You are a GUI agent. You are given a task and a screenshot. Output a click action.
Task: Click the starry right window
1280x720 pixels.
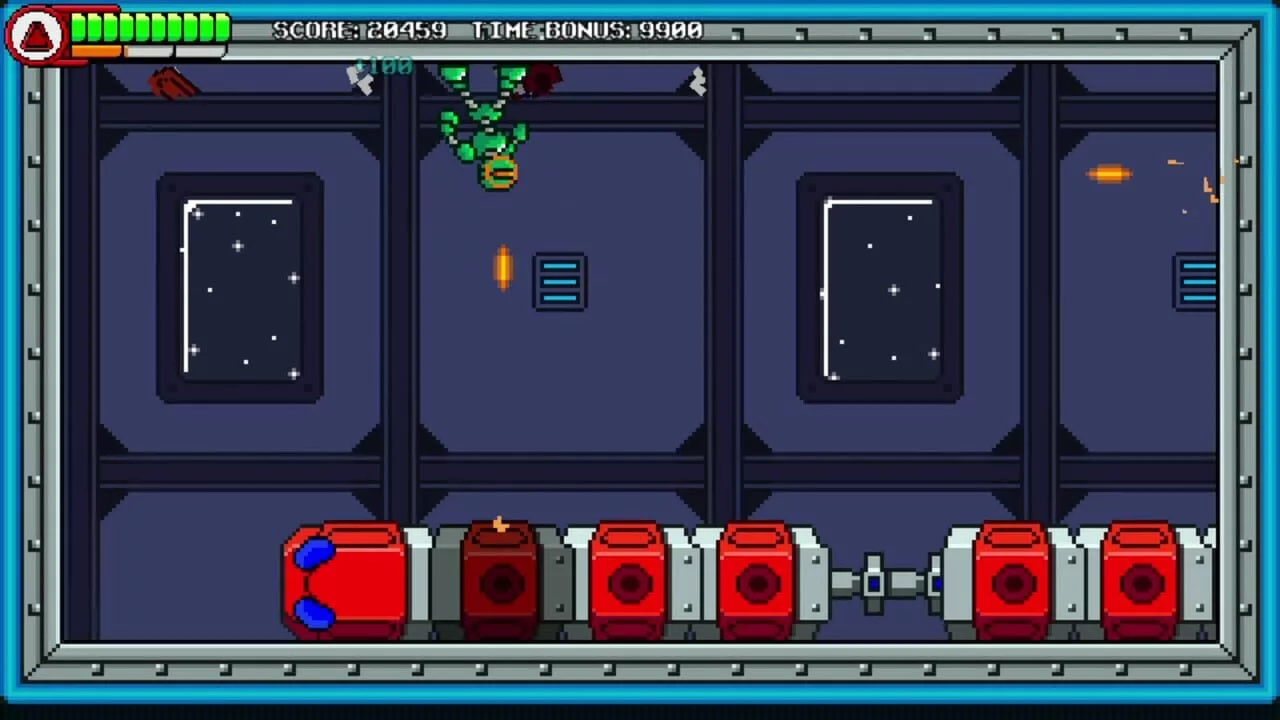pyautogui.click(x=880, y=290)
